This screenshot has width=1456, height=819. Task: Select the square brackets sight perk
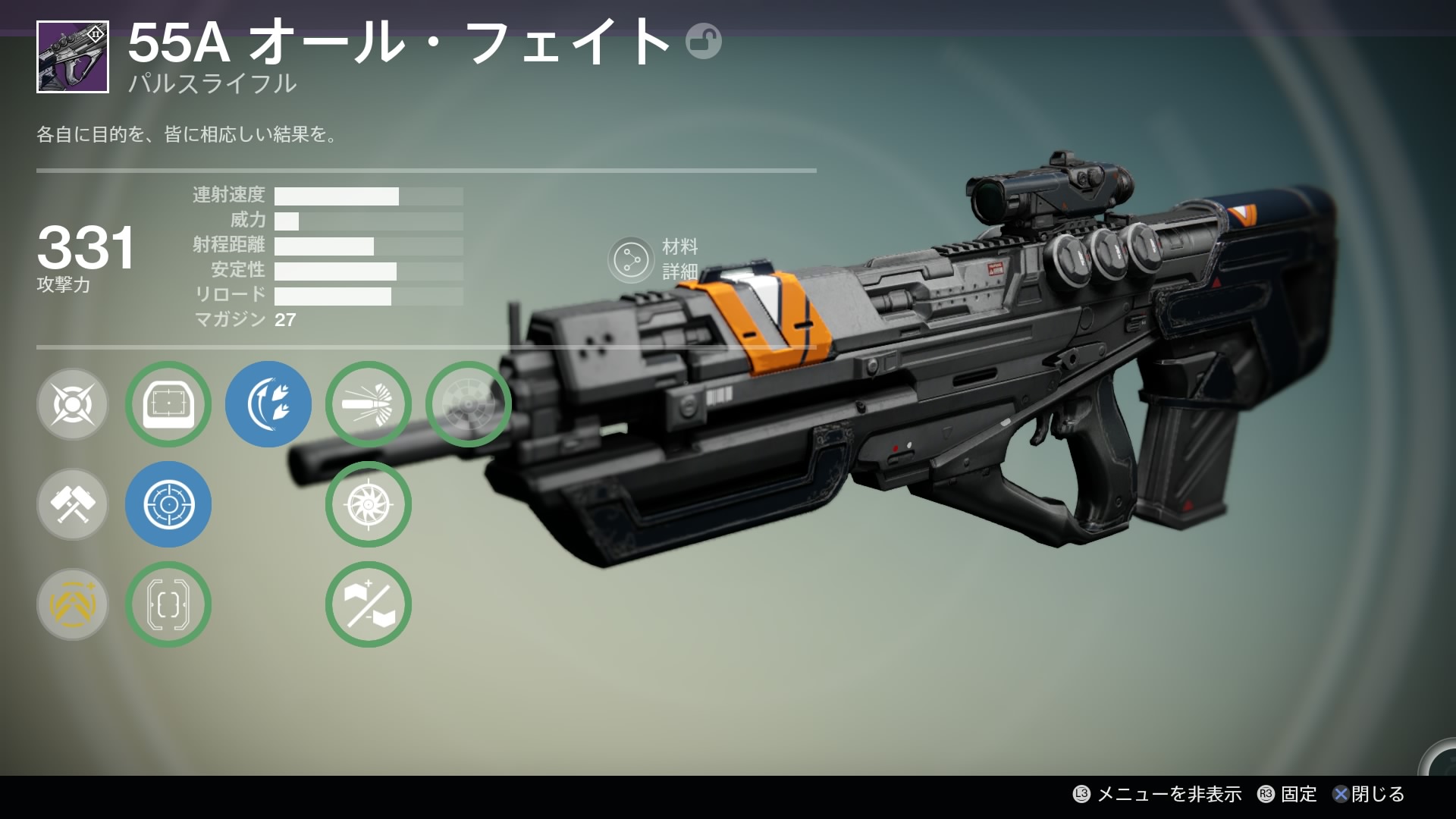[x=168, y=604]
